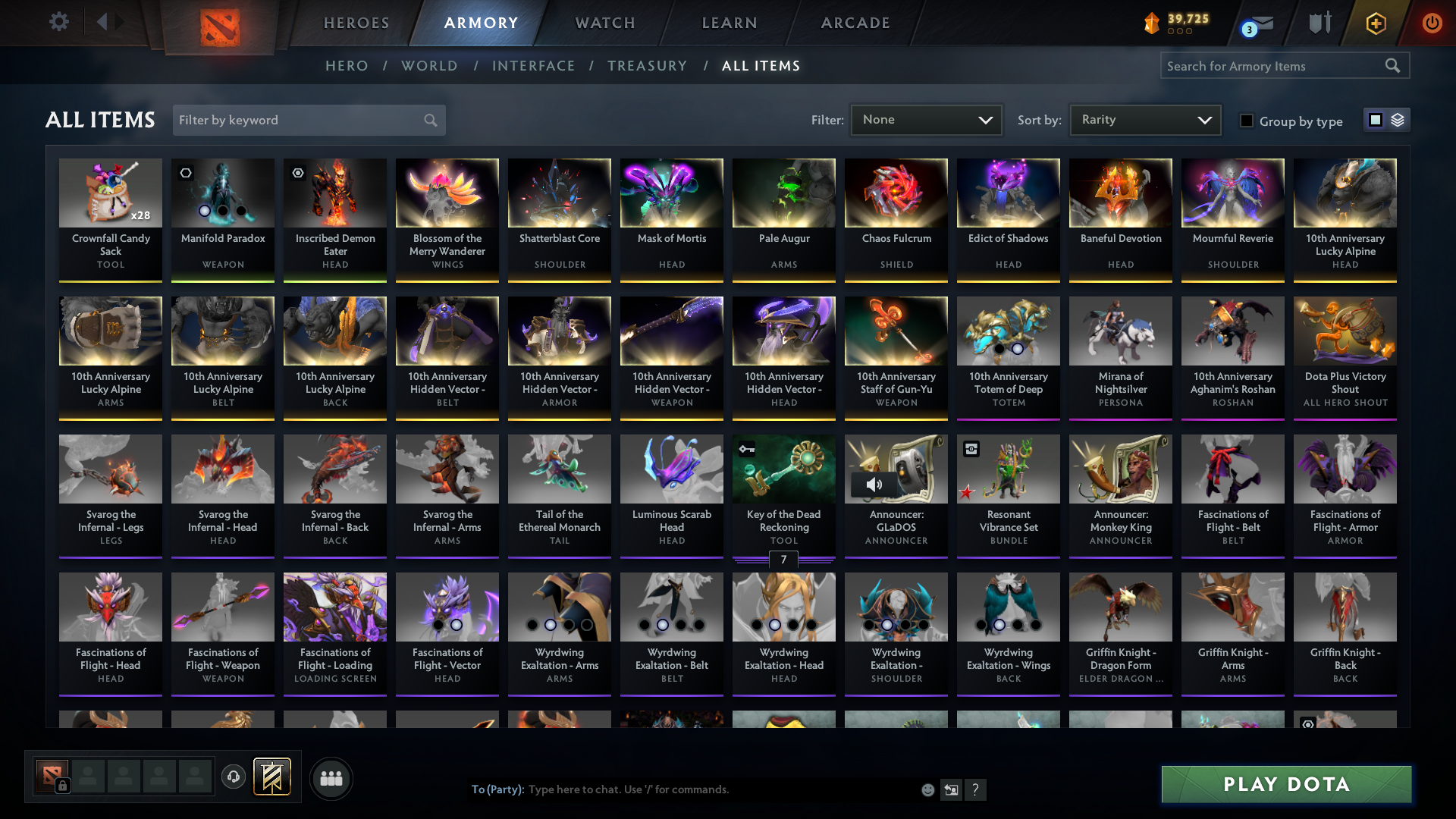Open the Filter dropdown set to None
This screenshot has width=1456, height=819.
point(926,120)
